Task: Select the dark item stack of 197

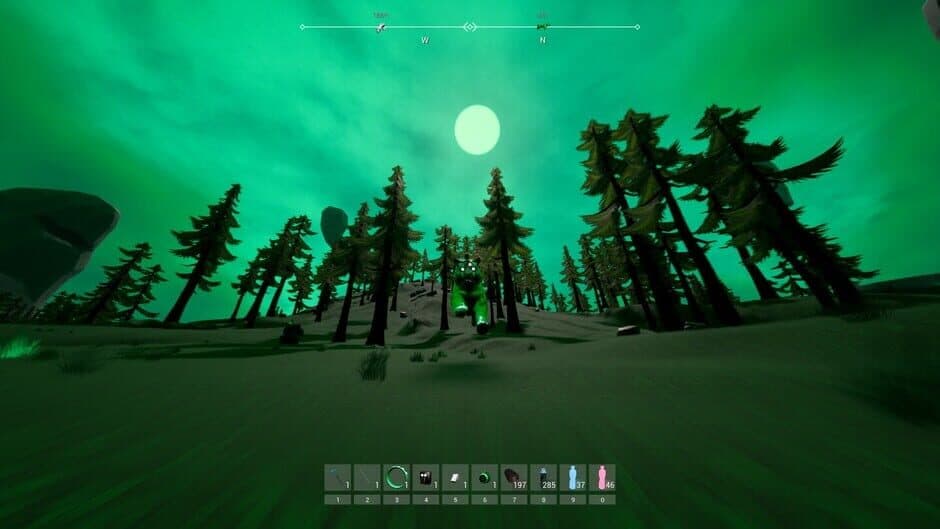Action: coord(514,477)
